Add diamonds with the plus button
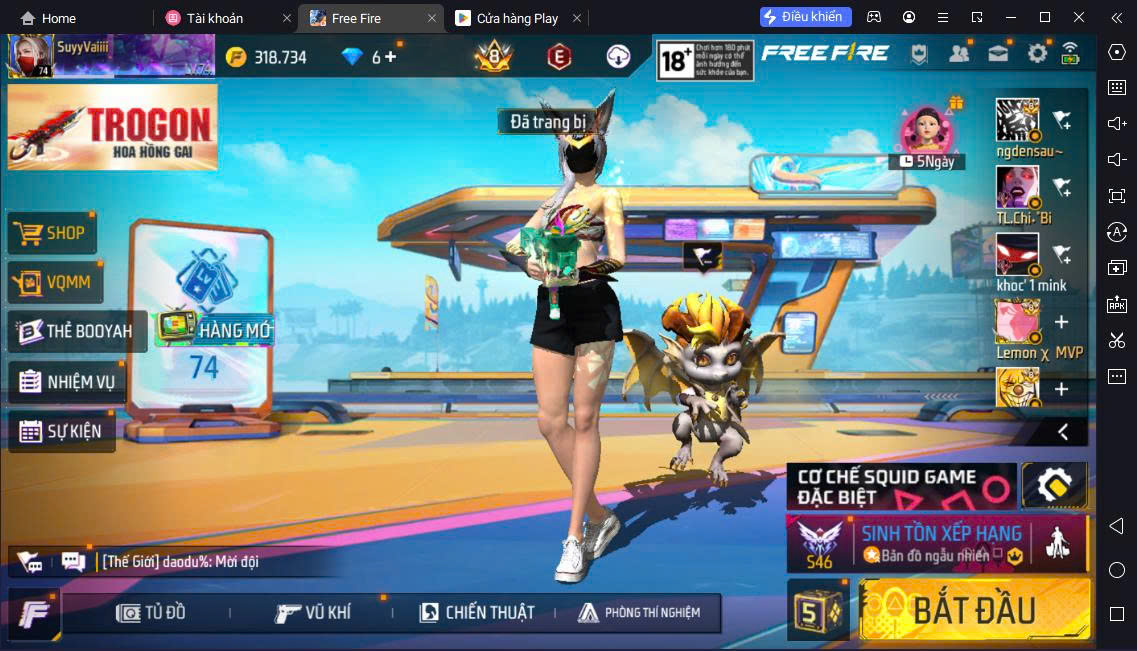Screen dimensions: 1137x651 click(390, 57)
